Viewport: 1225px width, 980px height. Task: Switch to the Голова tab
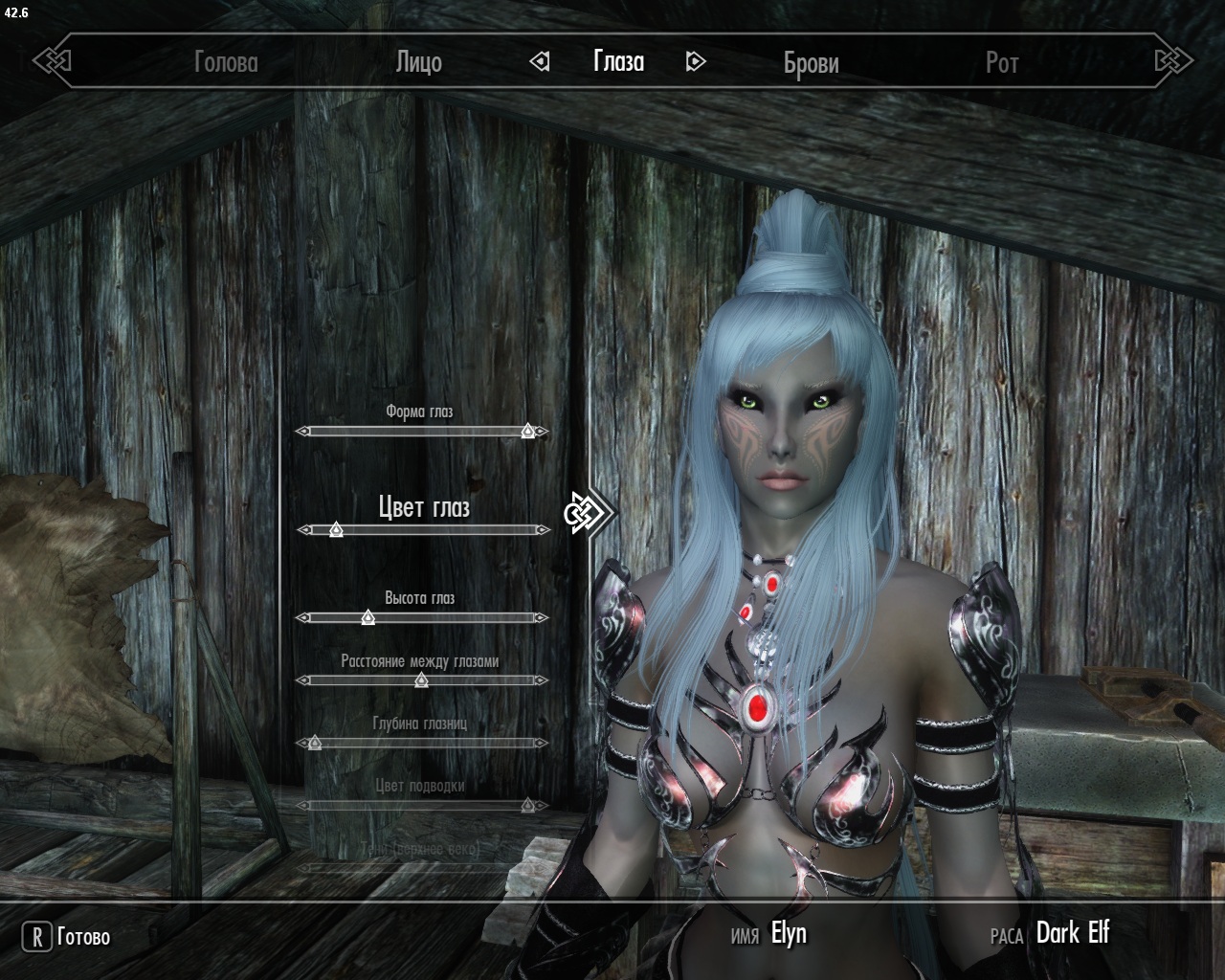pos(226,63)
